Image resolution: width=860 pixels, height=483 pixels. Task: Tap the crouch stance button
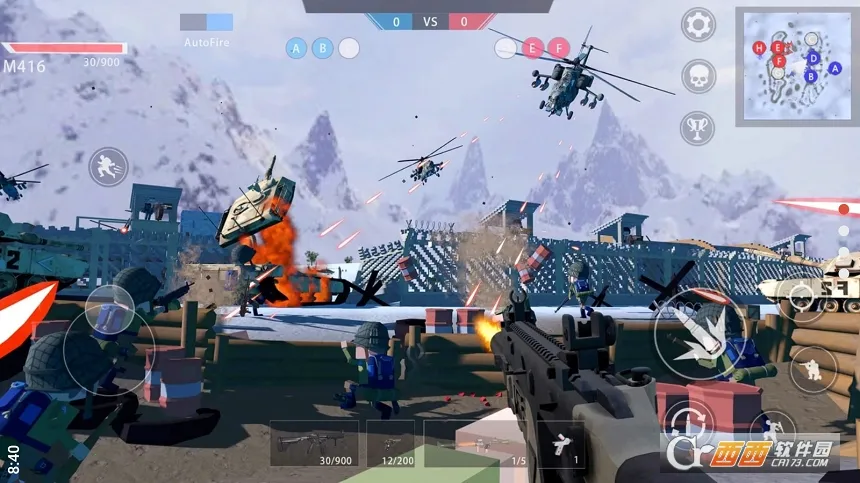coord(813,369)
